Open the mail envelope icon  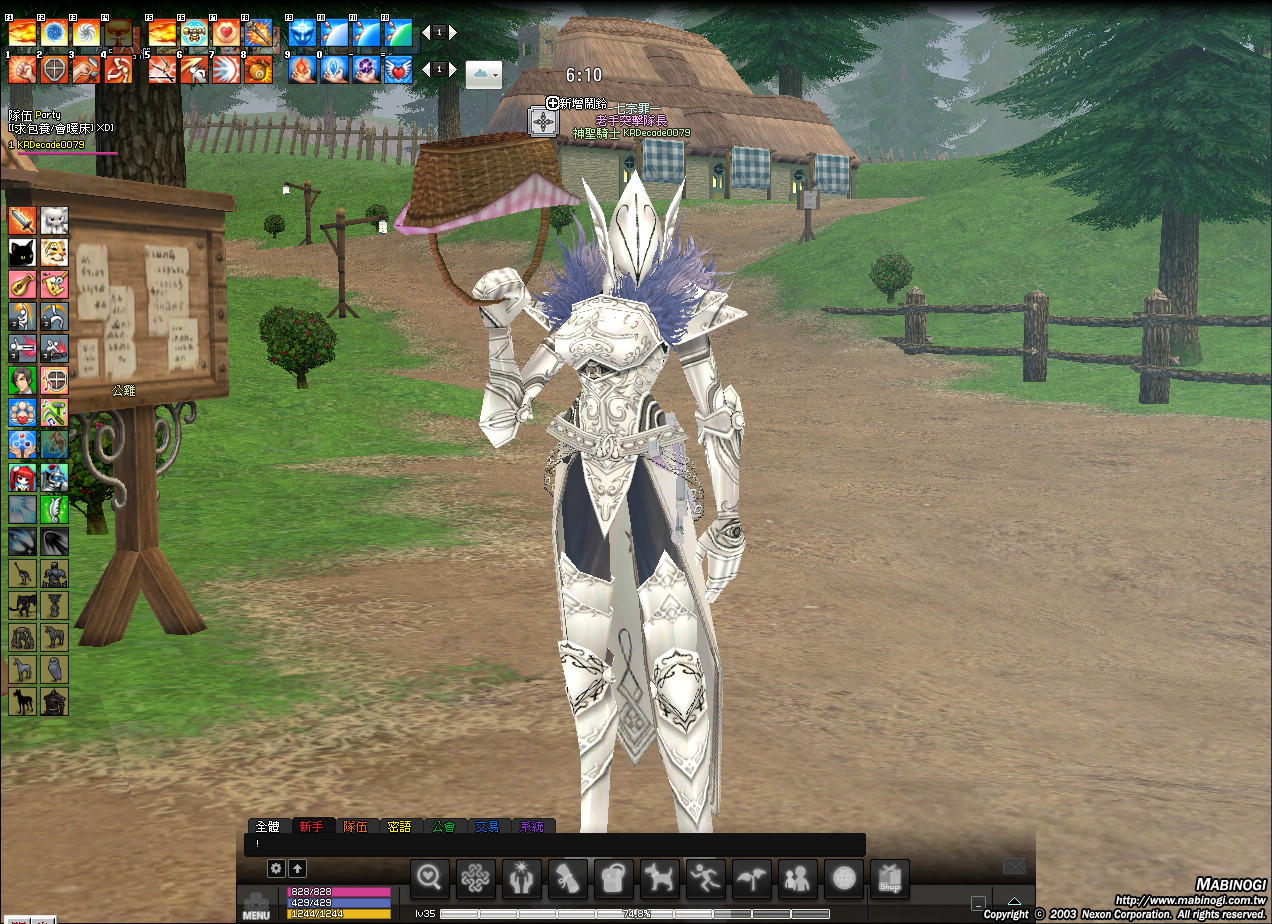[1014, 866]
